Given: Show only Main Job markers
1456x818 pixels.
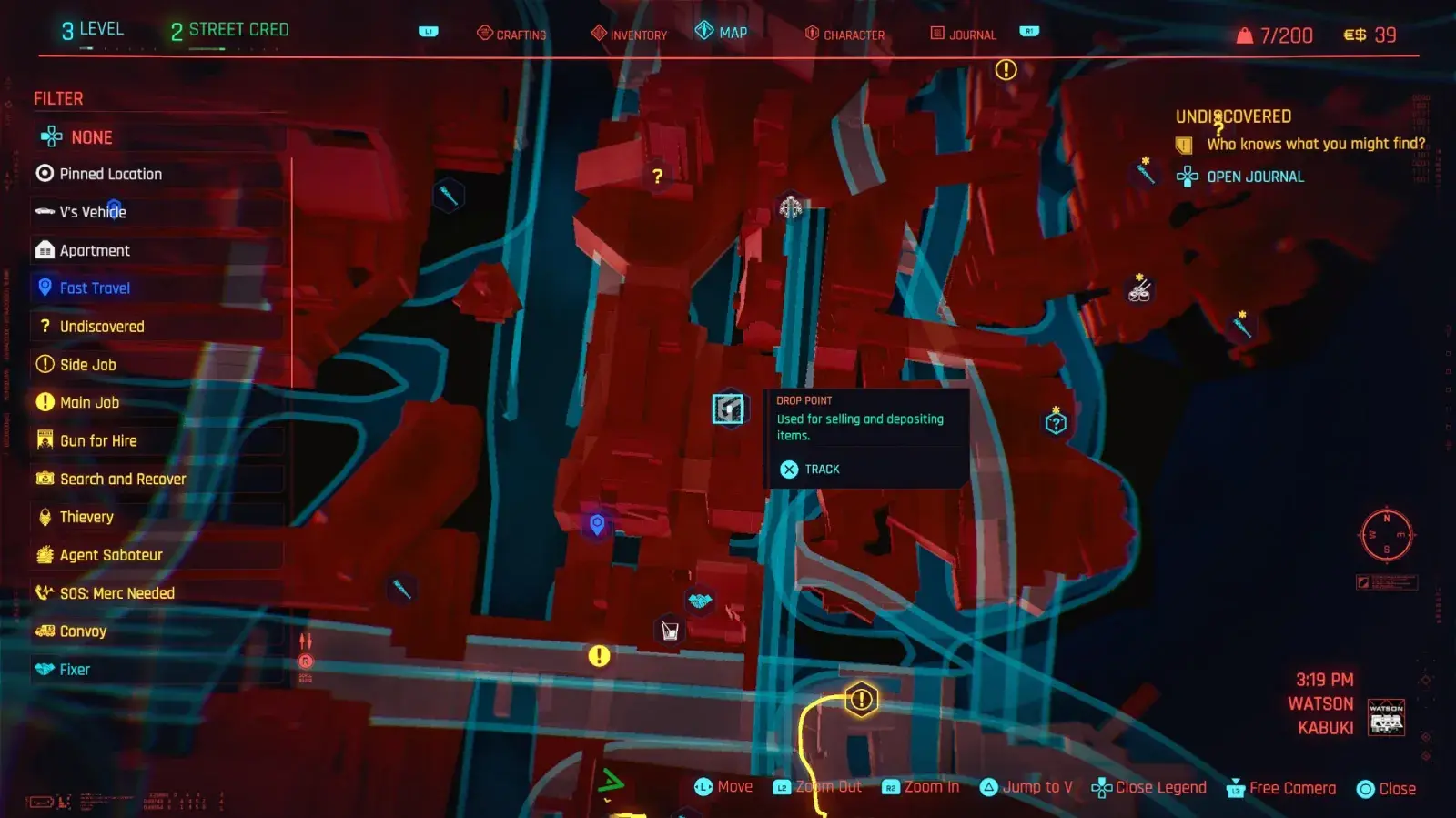Looking at the screenshot, I should (x=89, y=402).
